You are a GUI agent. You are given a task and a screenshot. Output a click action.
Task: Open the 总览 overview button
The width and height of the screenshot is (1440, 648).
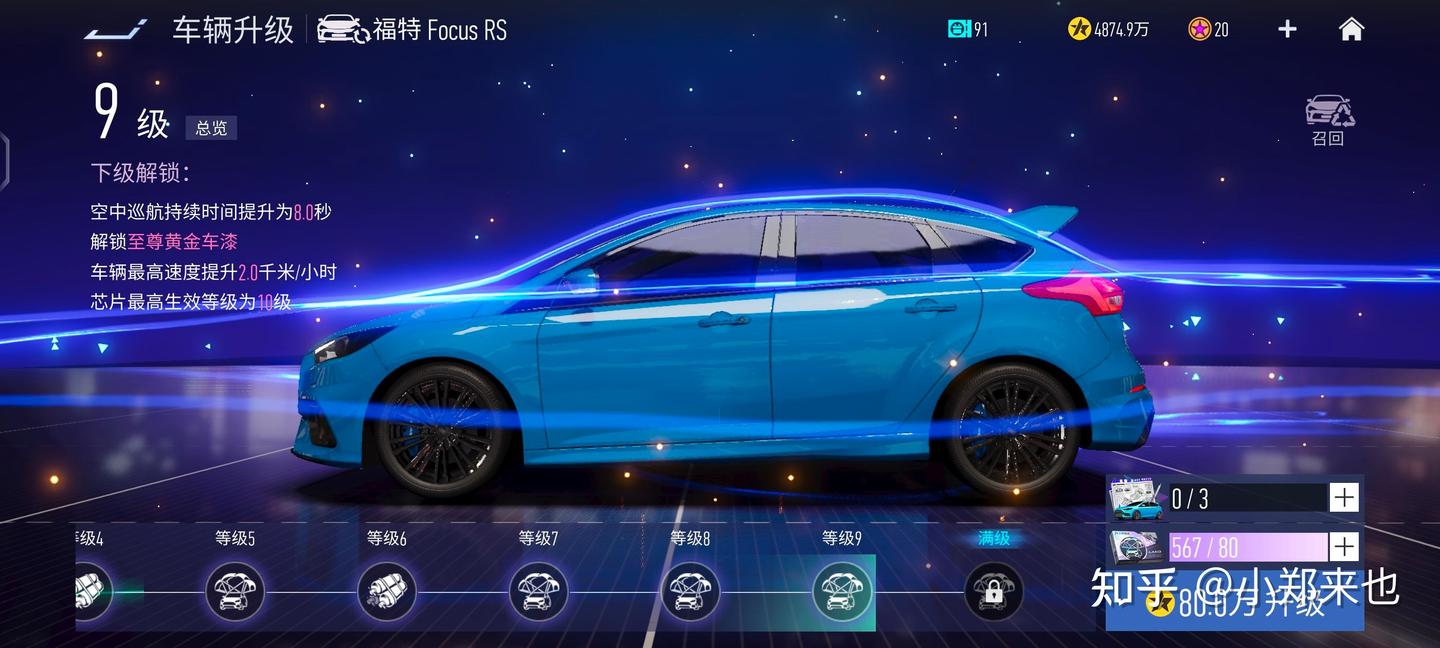(211, 128)
